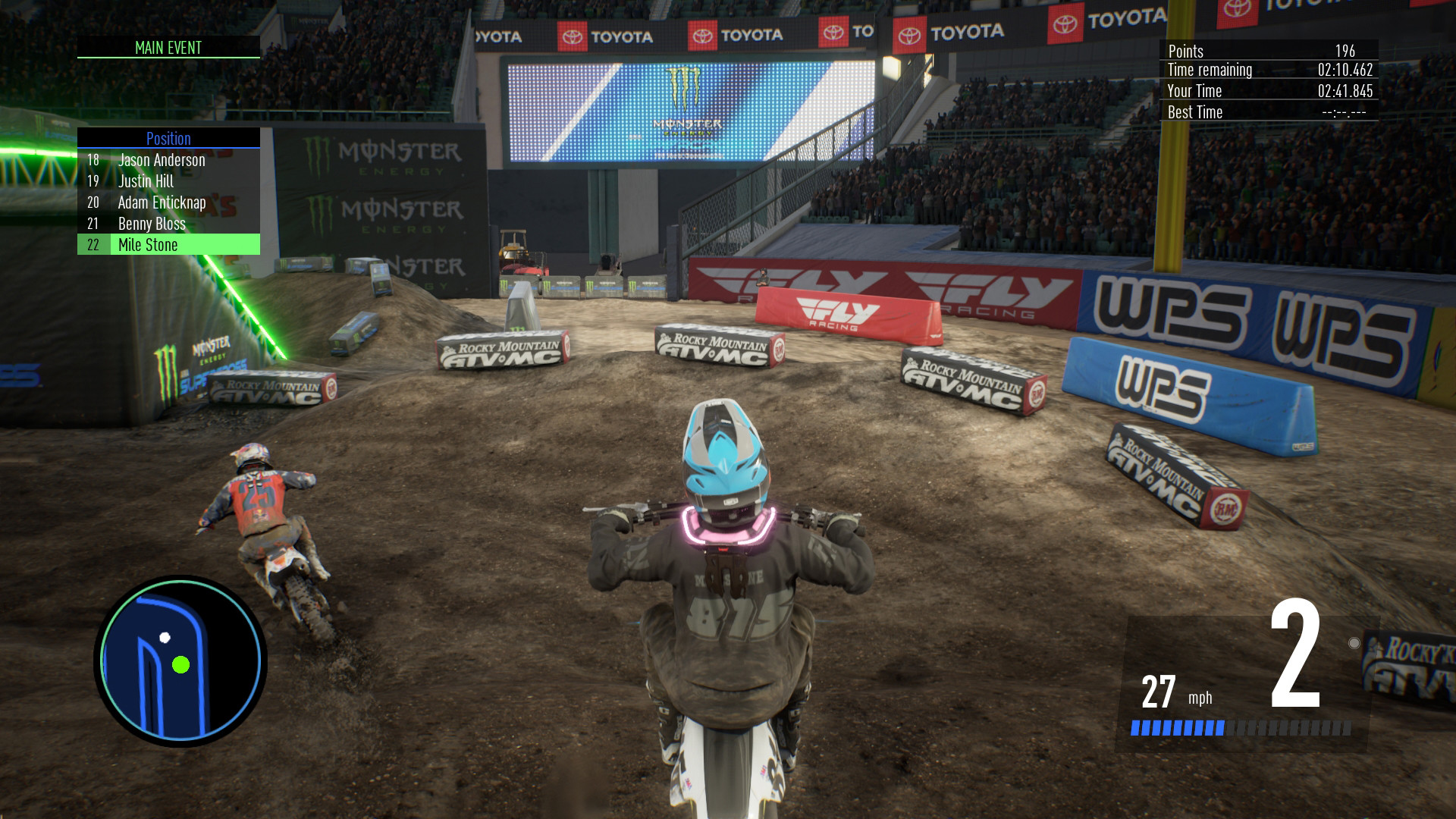Select Jason Anderson from the standings
Viewport: 1456px width, 819px height.
(x=160, y=160)
